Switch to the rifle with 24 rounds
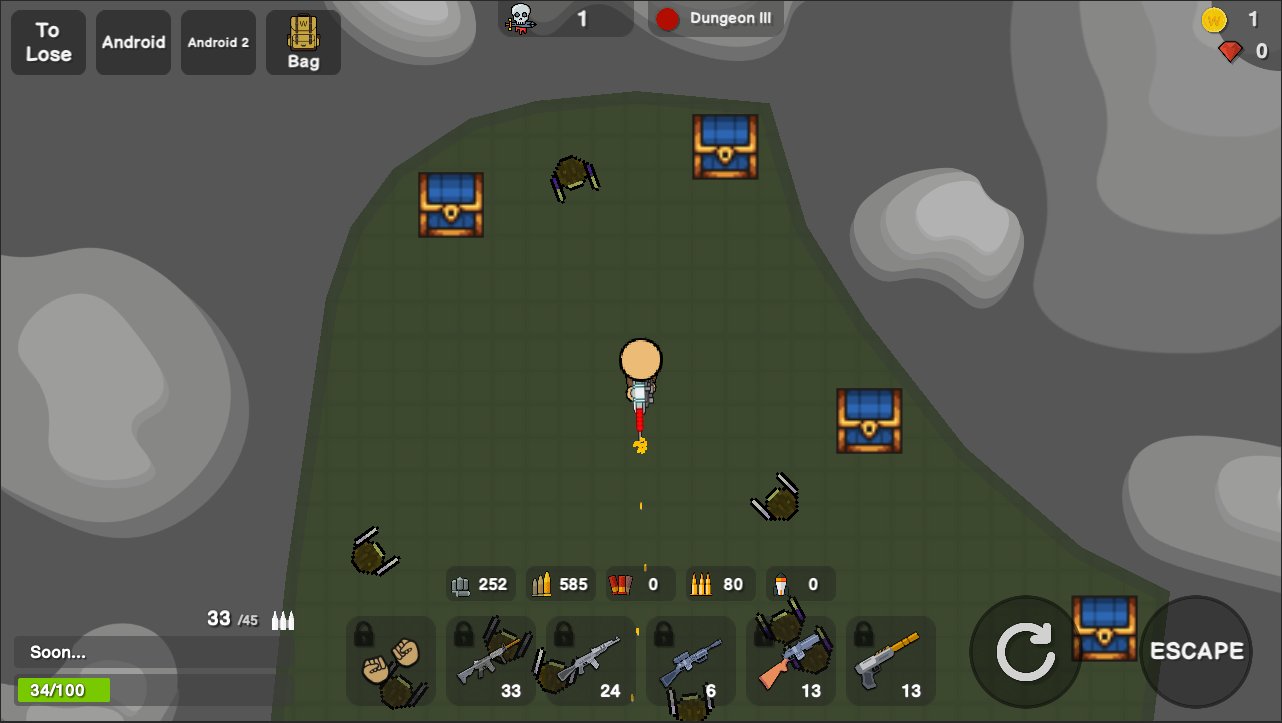Screen dimensions: 1282x723 [591, 661]
